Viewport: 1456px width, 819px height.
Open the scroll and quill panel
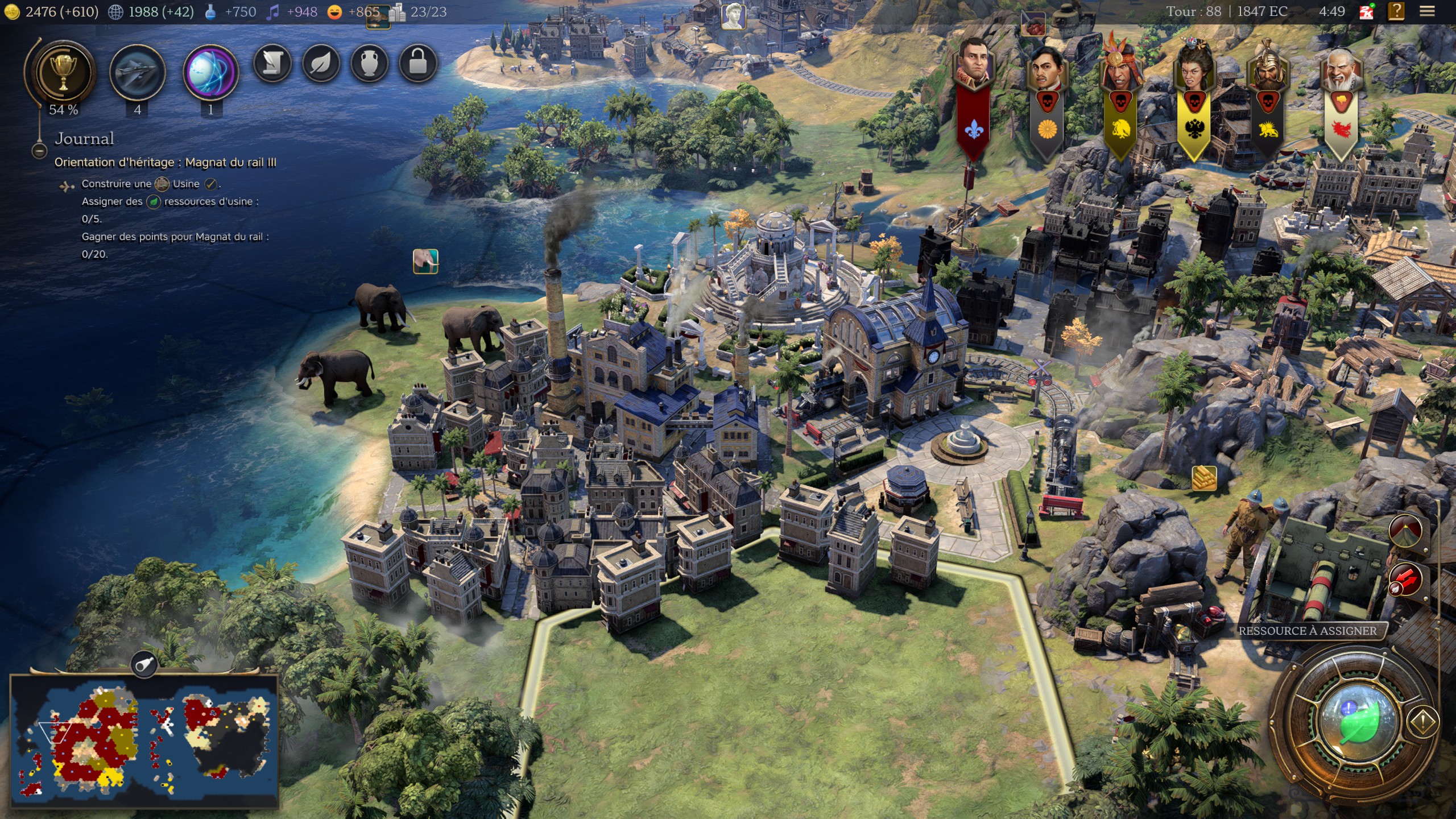(x=272, y=63)
